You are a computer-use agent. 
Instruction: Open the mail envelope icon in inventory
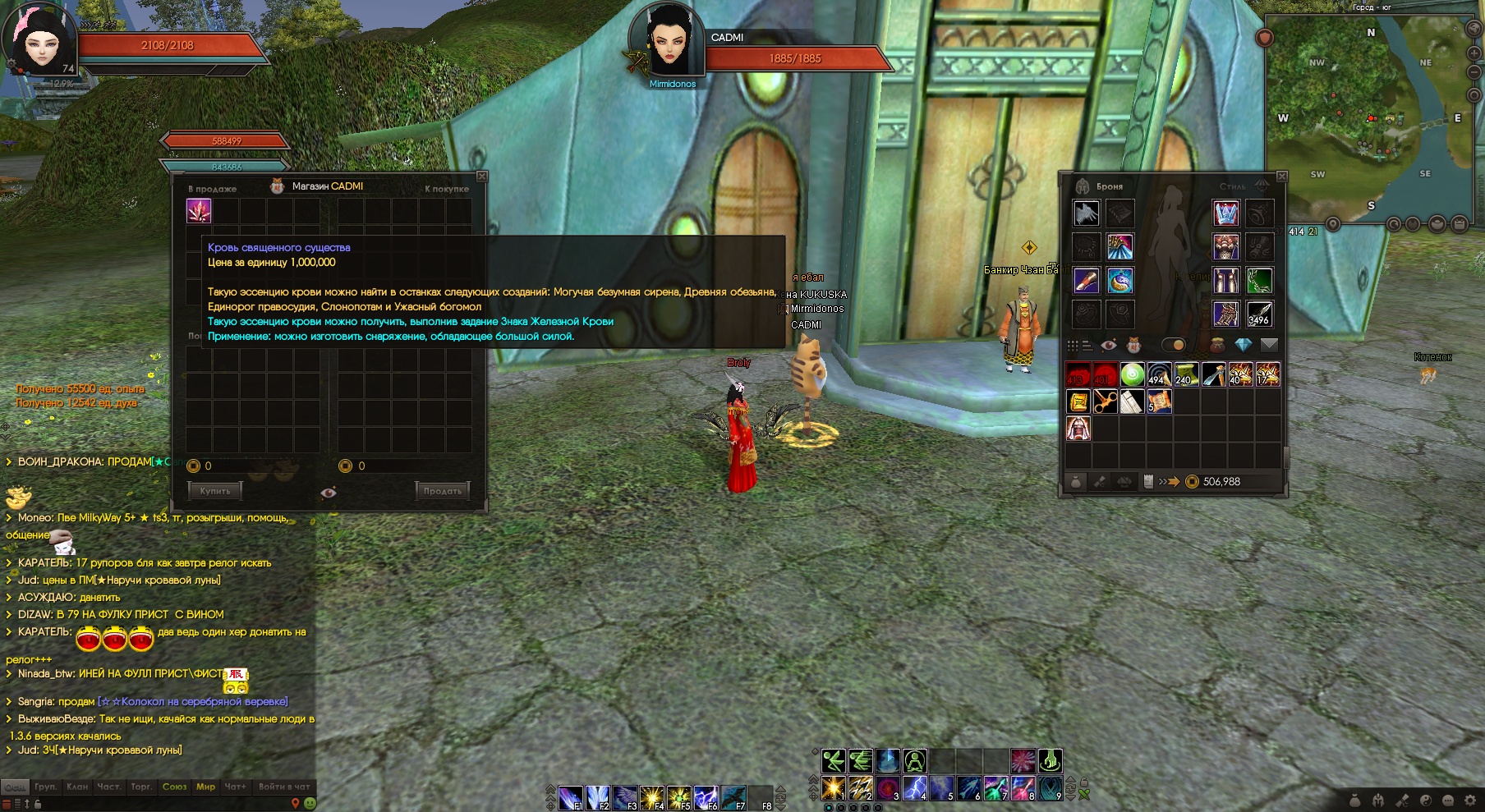click(1269, 345)
